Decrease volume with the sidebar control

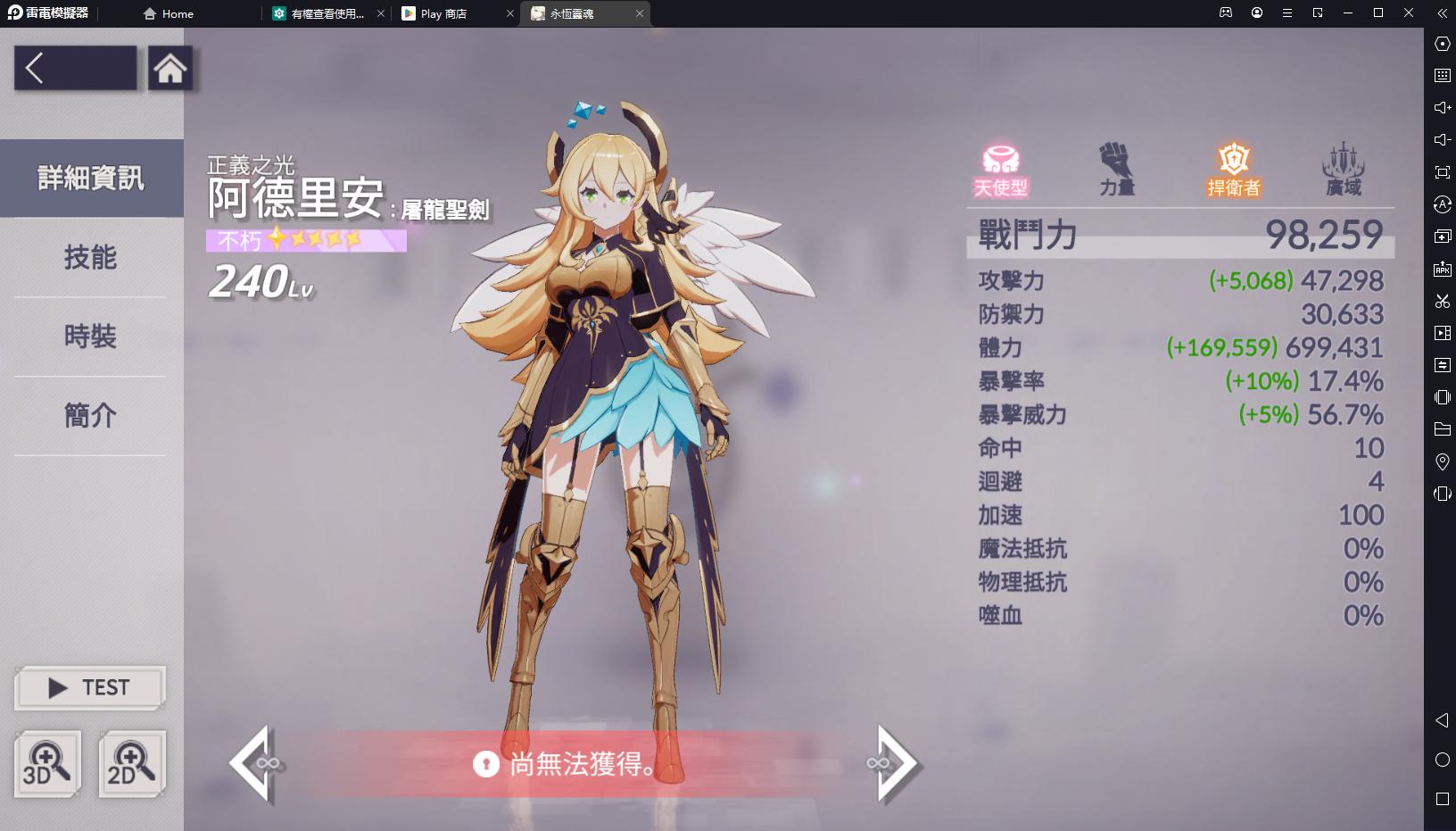pyautogui.click(x=1444, y=140)
